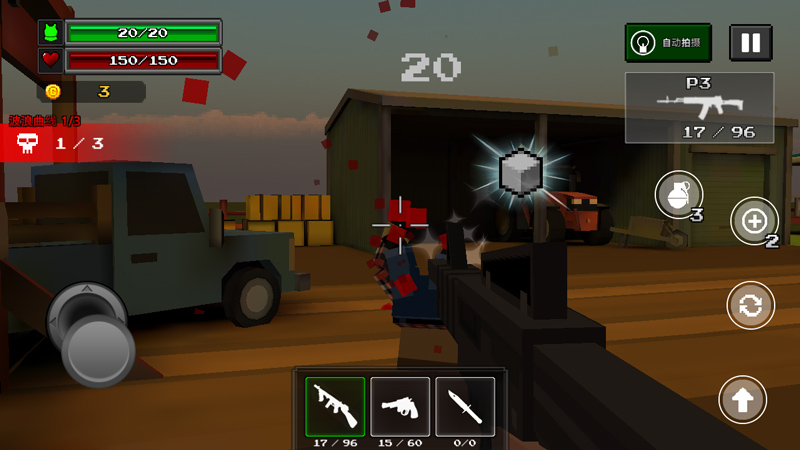This screenshot has height=450, width=800.
Task: Tap the reload weapon button
Action: click(x=750, y=305)
